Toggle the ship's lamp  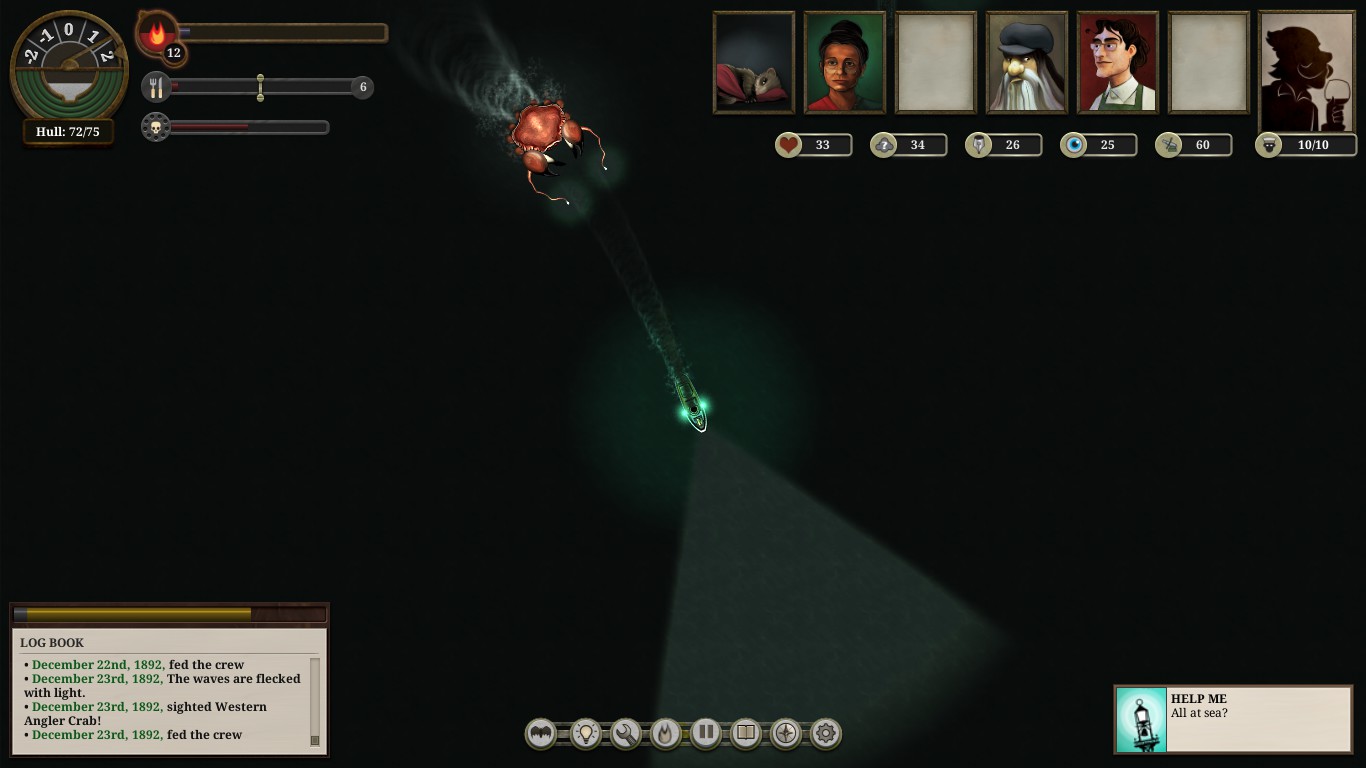click(x=585, y=733)
